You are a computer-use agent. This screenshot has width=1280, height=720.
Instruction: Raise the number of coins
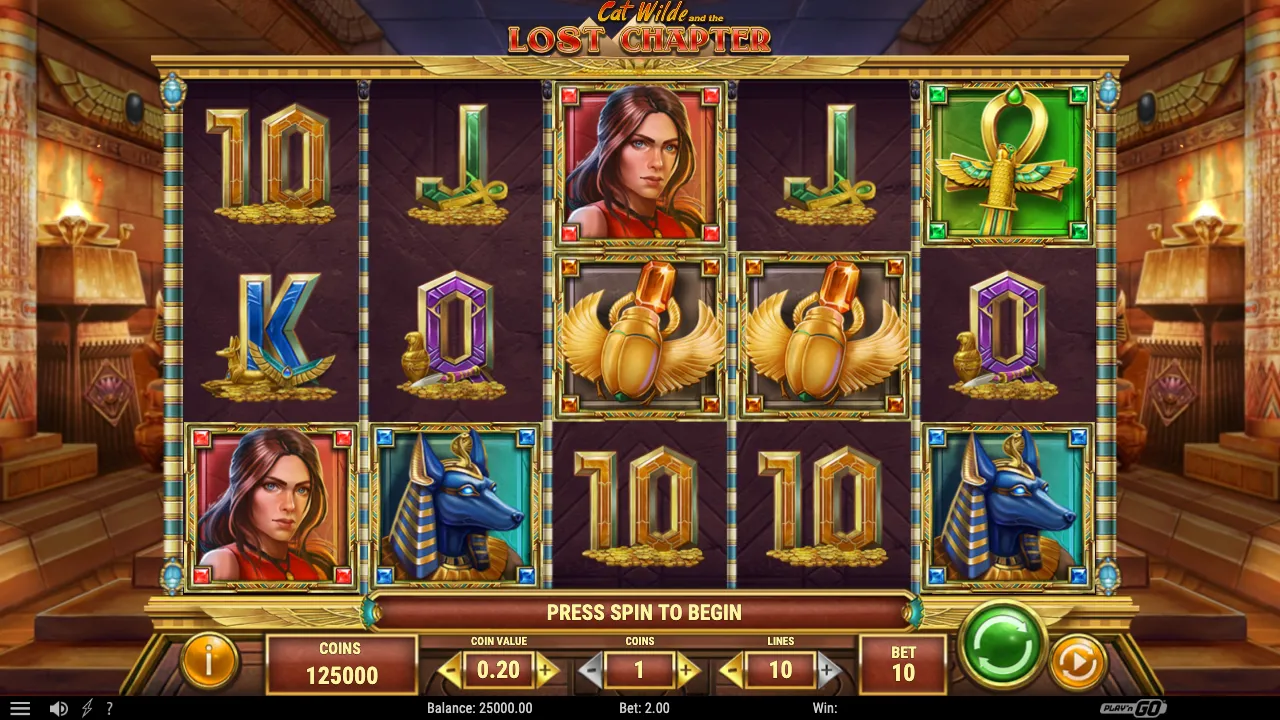coord(687,670)
